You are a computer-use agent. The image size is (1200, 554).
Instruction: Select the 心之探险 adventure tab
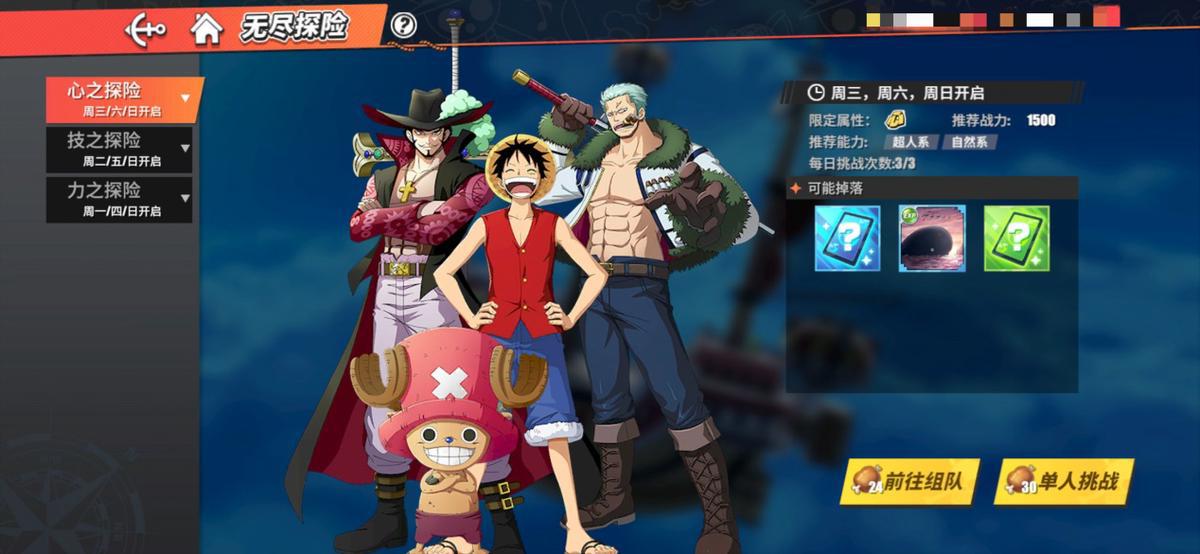124,98
